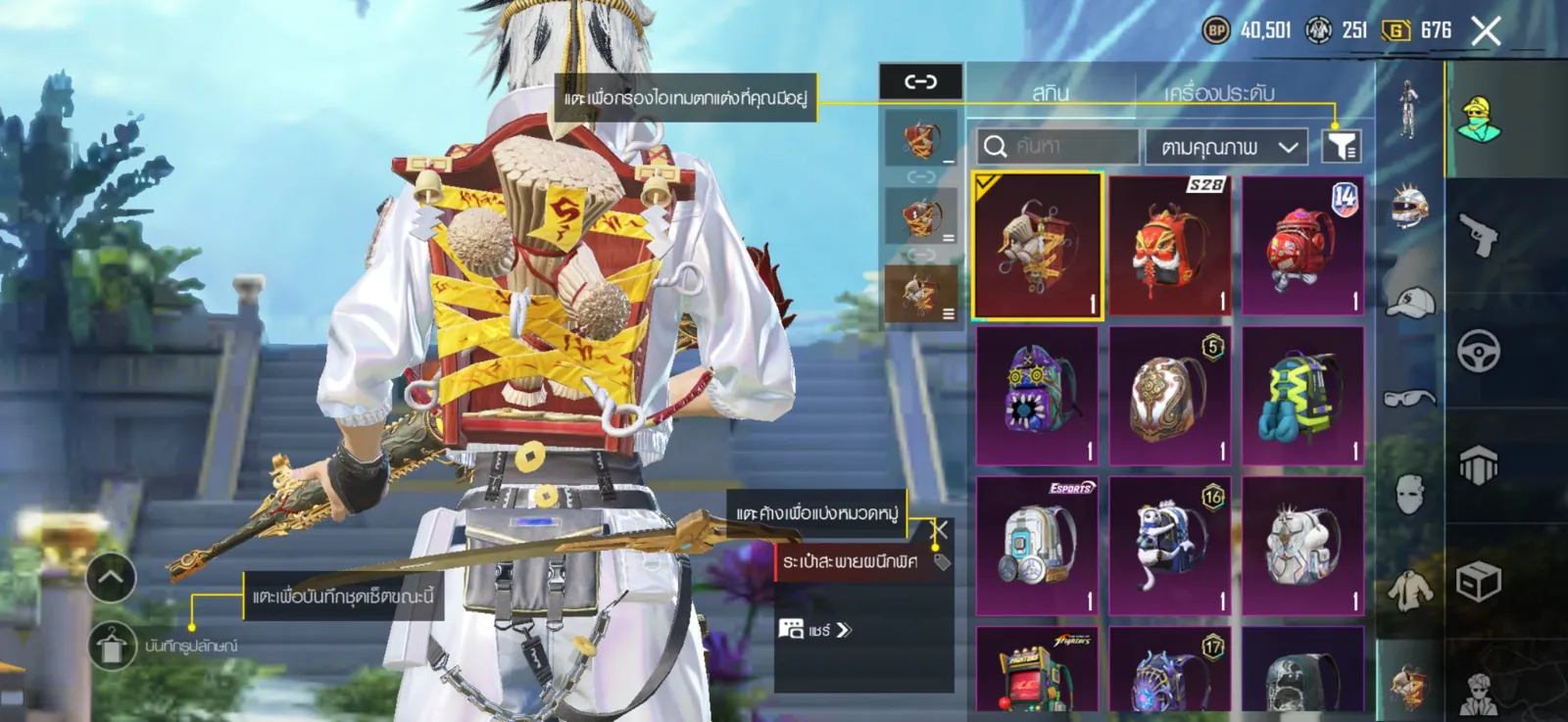Expand the up-arrow circle button
The width and height of the screenshot is (1568, 722).
[111, 578]
